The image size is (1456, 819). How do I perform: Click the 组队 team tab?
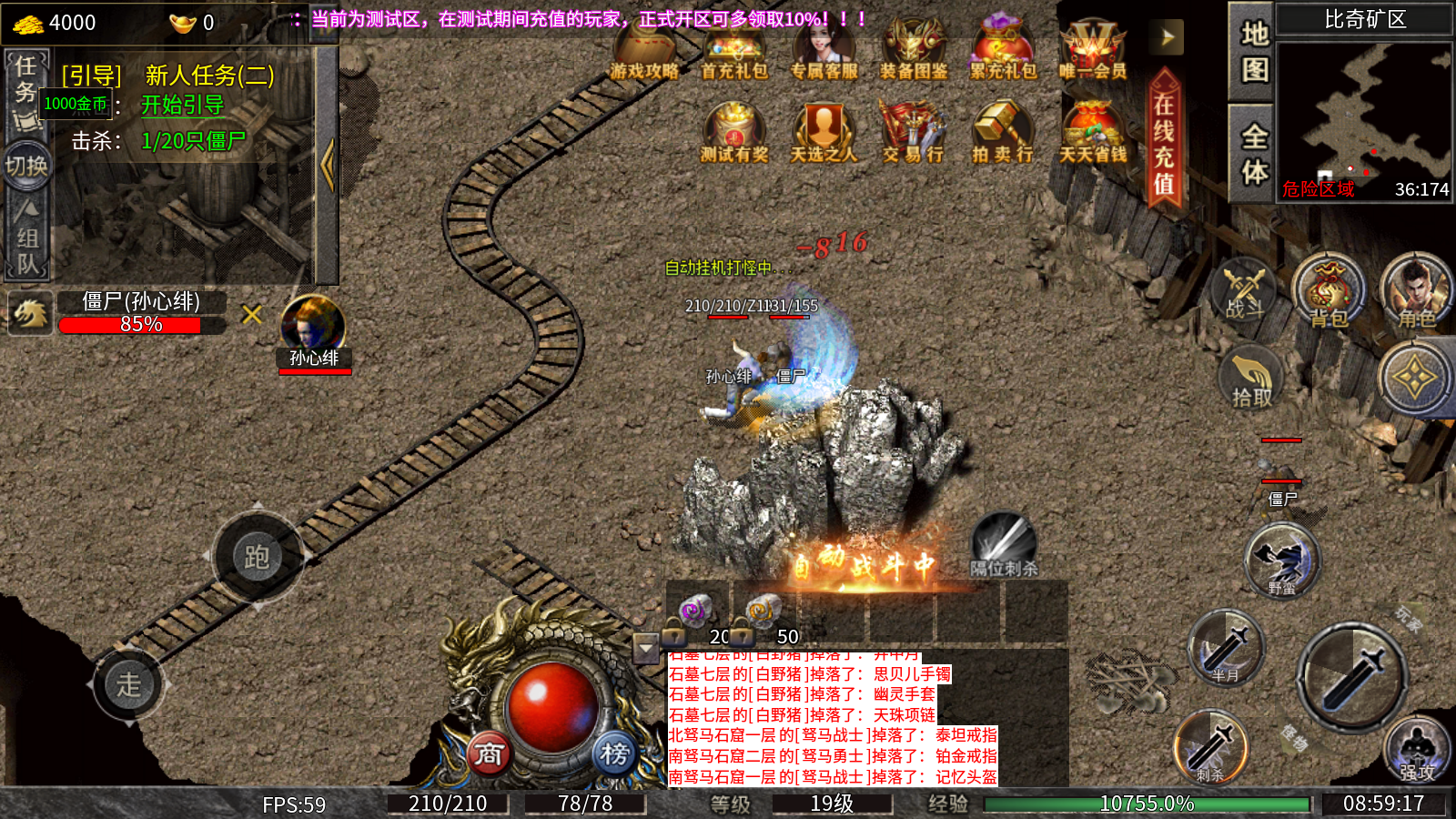27,250
